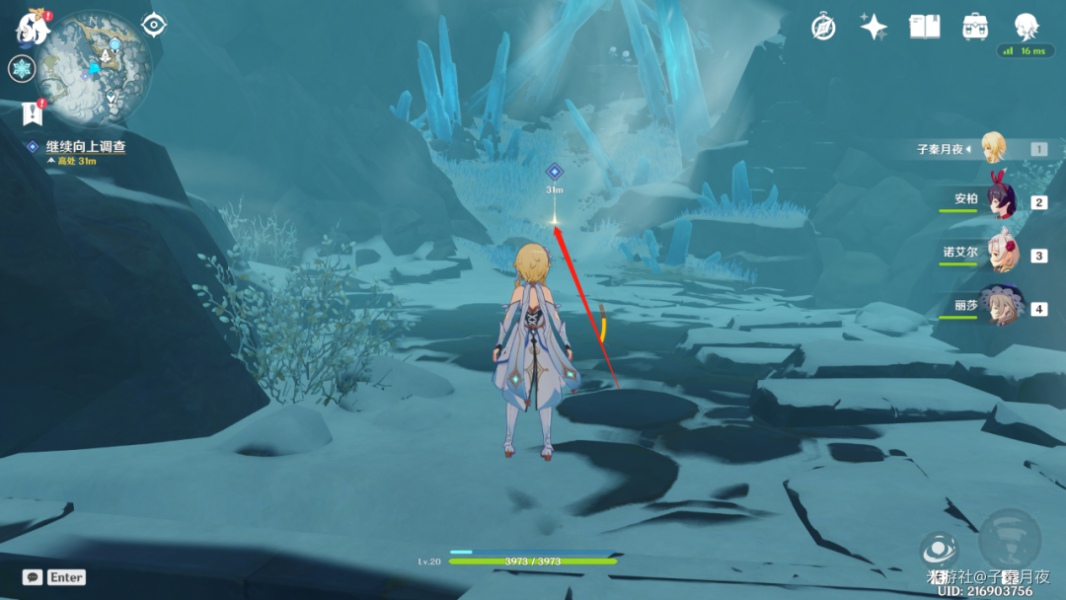The height and width of the screenshot is (600, 1066).
Task: Open the compass events icon
Action: (823, 27)
